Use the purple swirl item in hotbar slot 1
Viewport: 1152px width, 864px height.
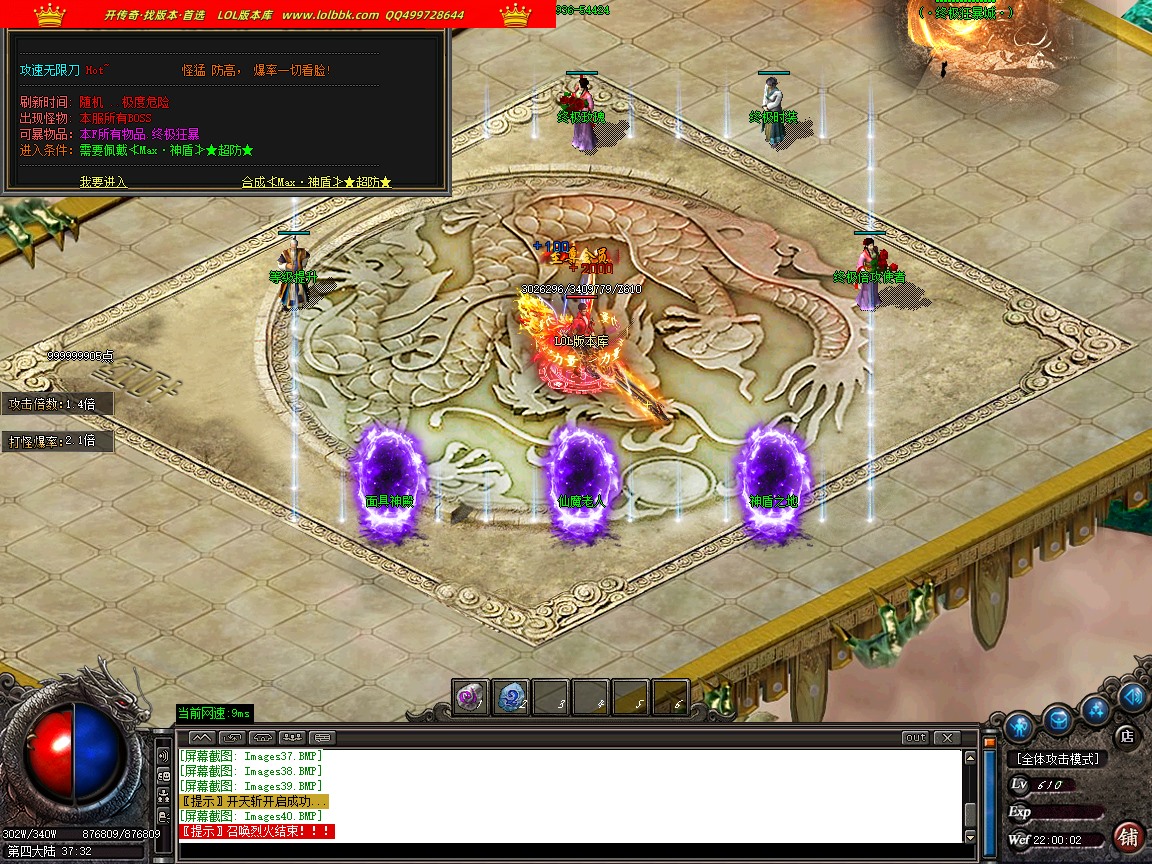point(471,697)
